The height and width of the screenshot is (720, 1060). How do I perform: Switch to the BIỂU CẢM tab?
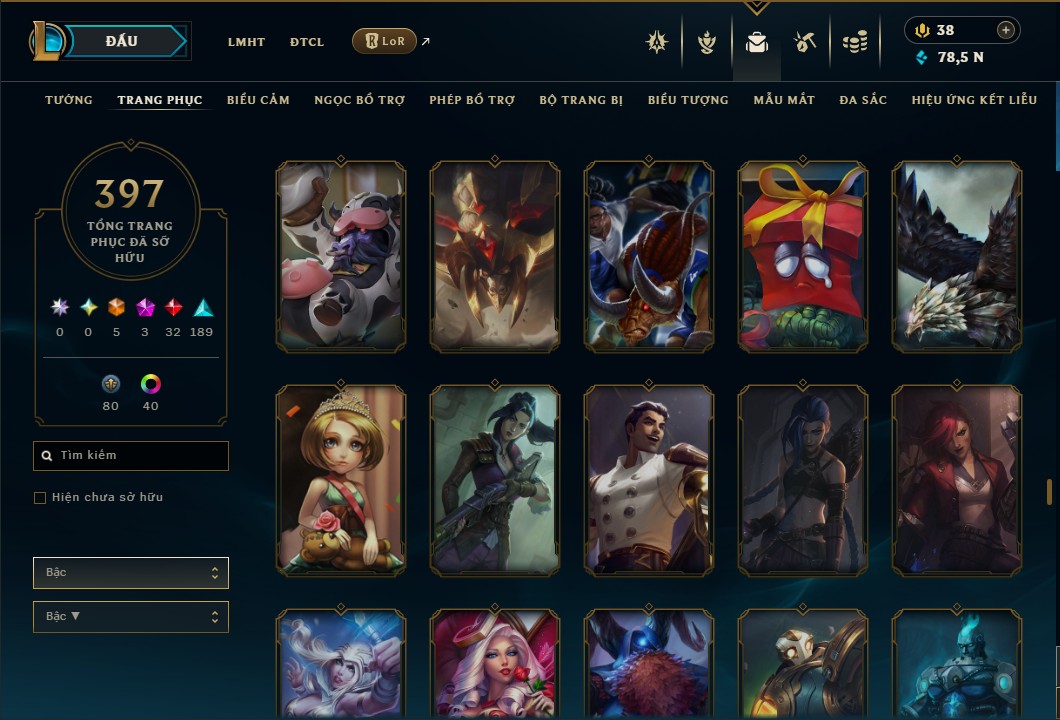click(x=258, y=100)
